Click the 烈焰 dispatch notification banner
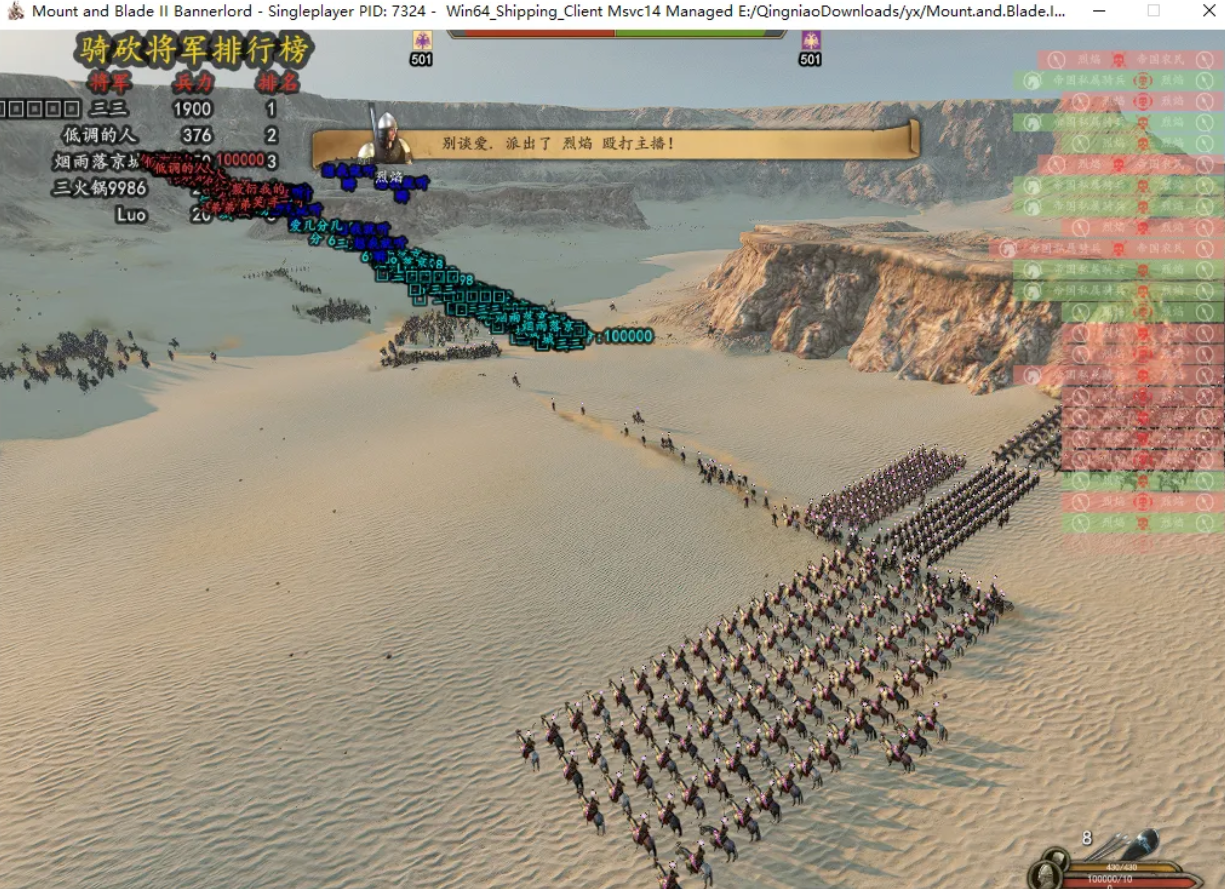The width and height of the screenshot is (1225, 889). pos(615,143)
